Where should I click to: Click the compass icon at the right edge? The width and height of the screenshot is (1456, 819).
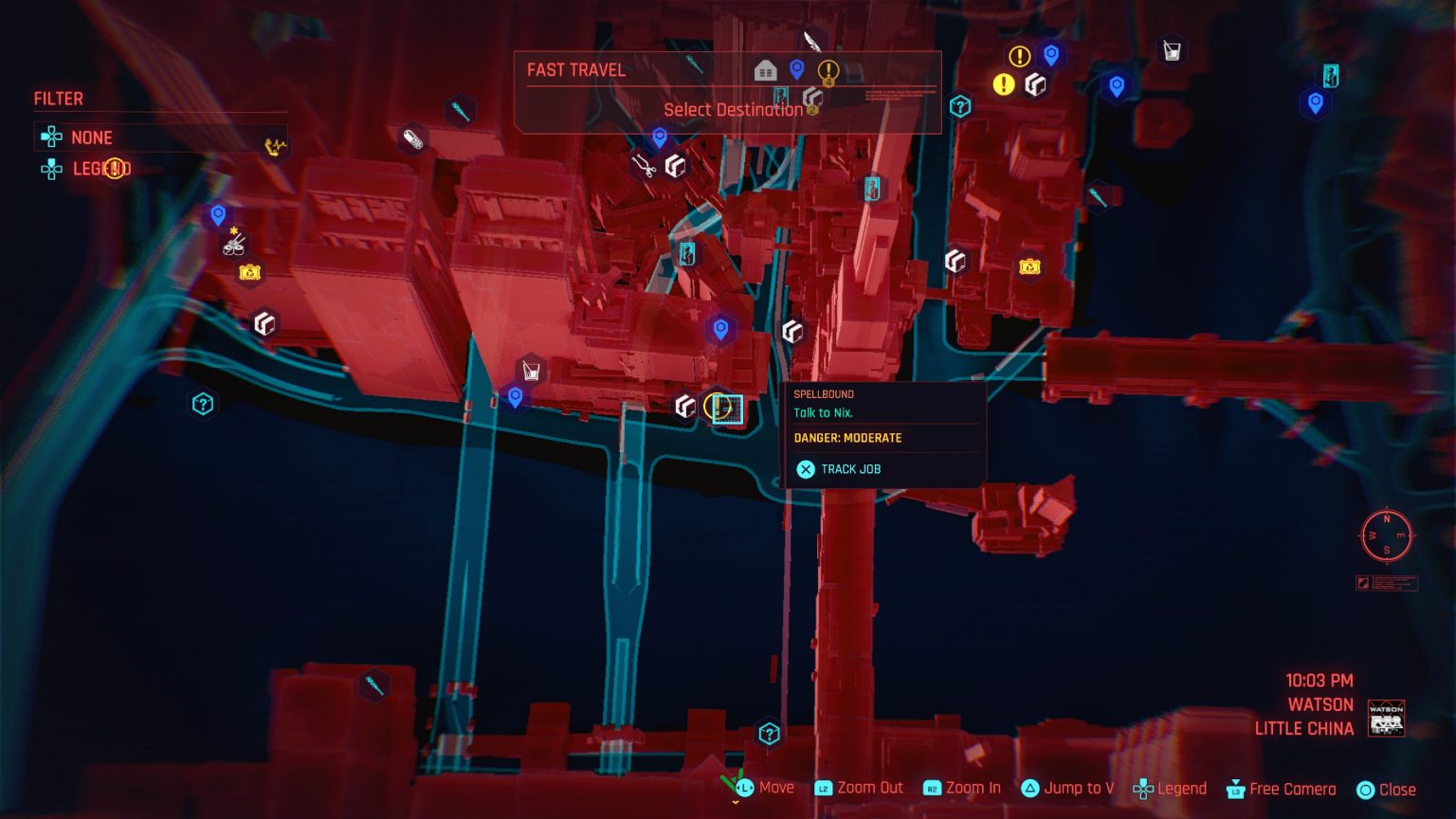click(1387, 537)
